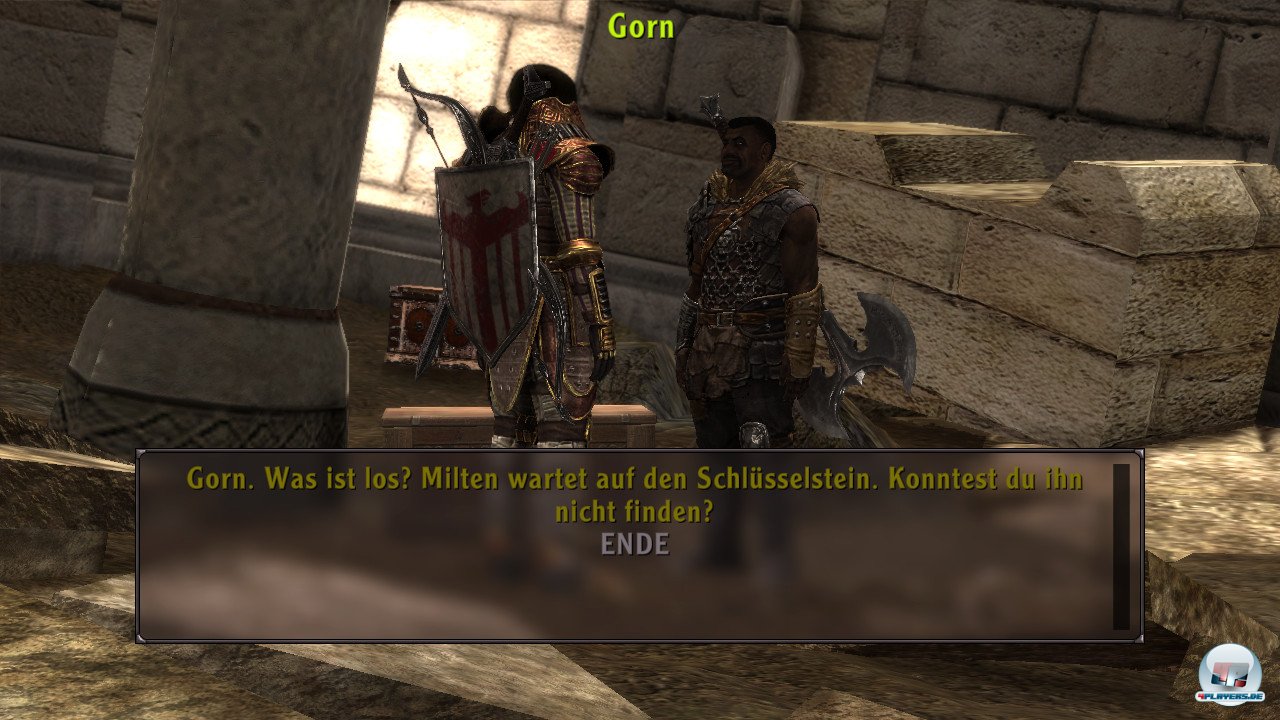This screenshot has width=1280, height=720.
Task: Choose ENDE to end the conversation
Action: 635,545
